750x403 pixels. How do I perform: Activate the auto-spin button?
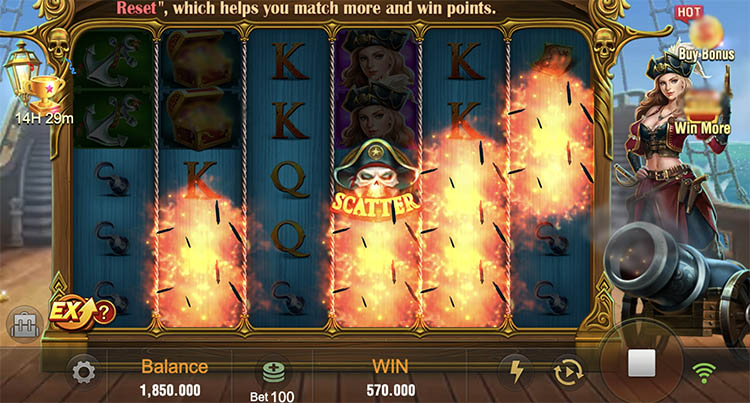point(568,372)
